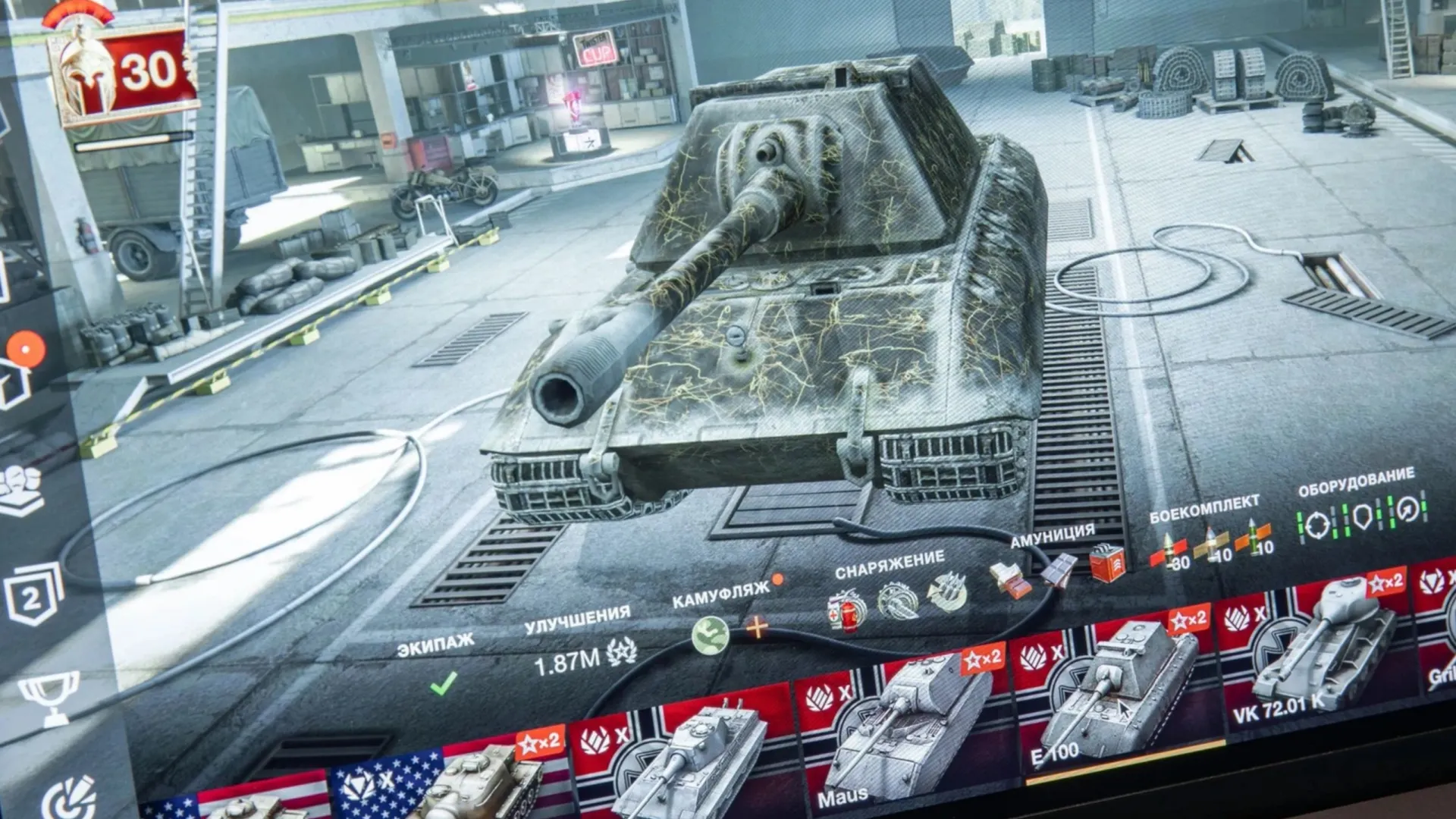1456x819 pixels.
Task: Select the arrow-shaped third consumable under СНАРЯЖЕНИЕ
Action: [x=948, y=592]
